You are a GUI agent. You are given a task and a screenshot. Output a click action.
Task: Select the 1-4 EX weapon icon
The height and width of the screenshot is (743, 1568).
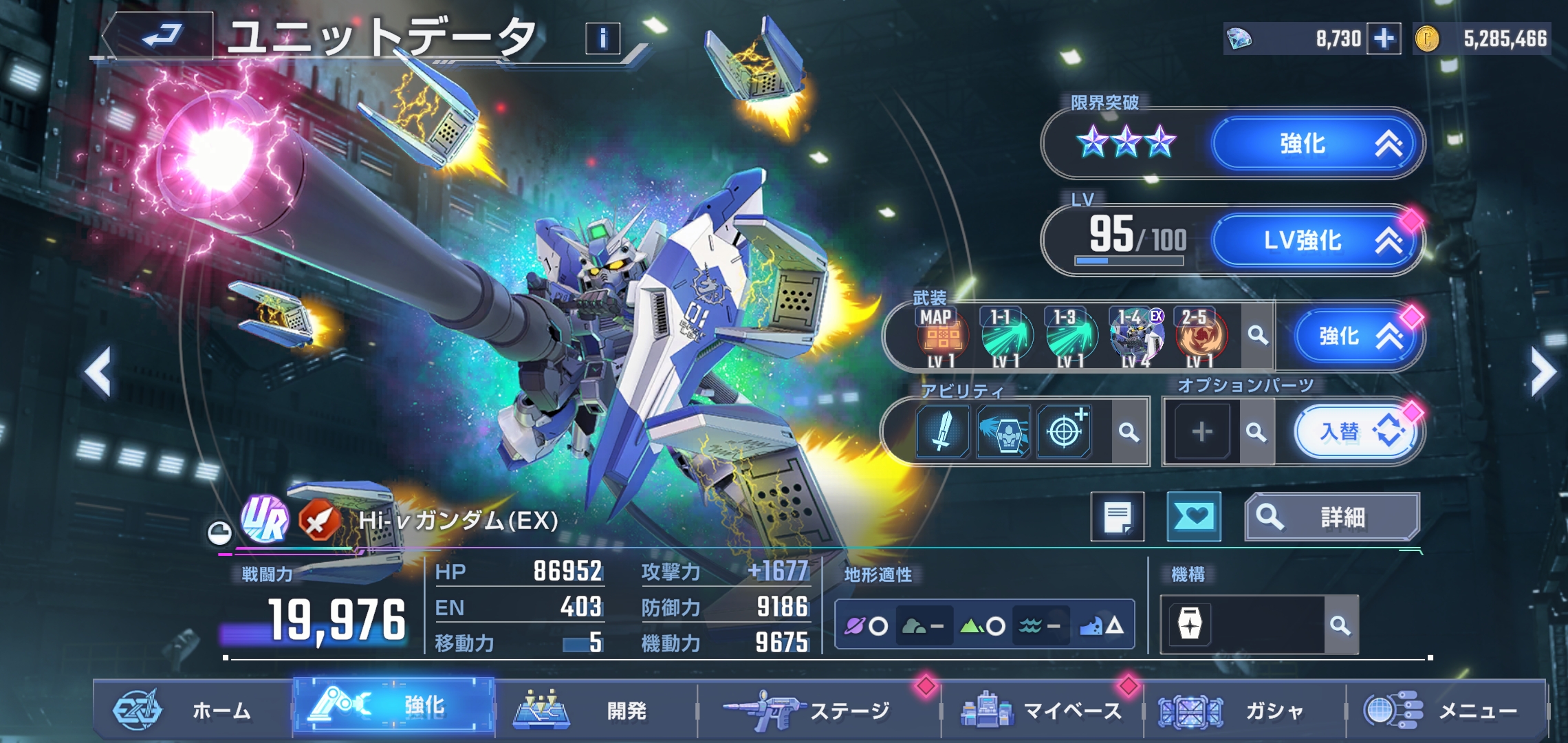pos(1136,337)
